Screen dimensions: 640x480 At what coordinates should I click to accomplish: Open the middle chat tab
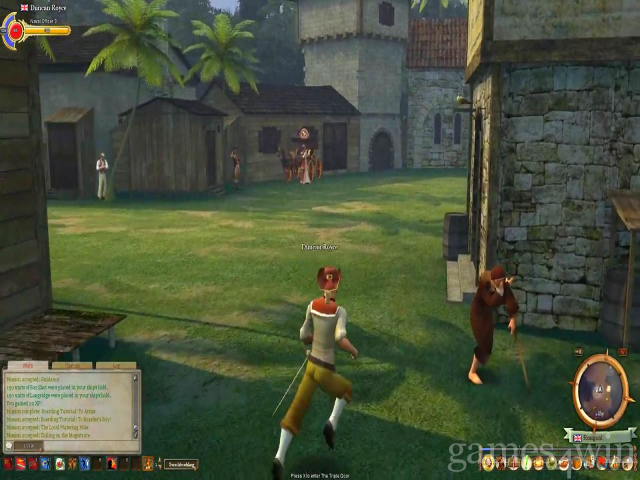(73, 366)
